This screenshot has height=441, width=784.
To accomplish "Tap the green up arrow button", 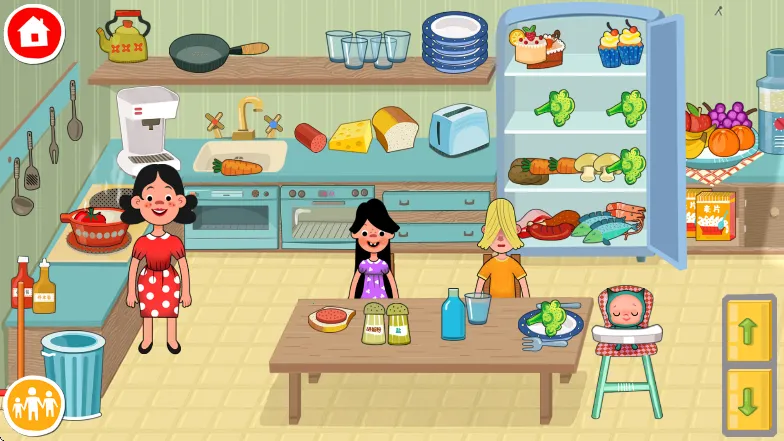I will tap(748, 332).
